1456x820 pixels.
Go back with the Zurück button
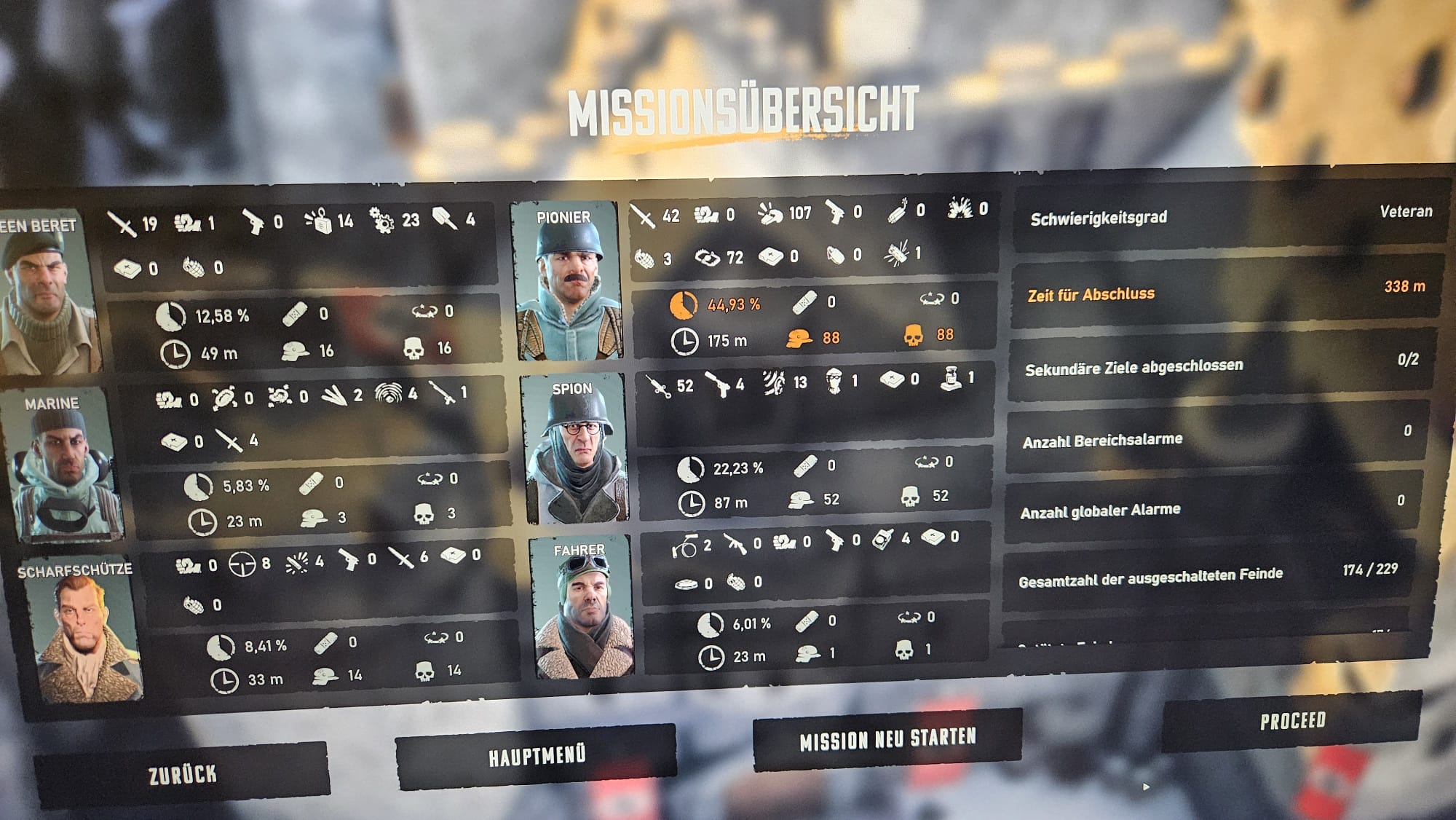click(x=182, y=774)
